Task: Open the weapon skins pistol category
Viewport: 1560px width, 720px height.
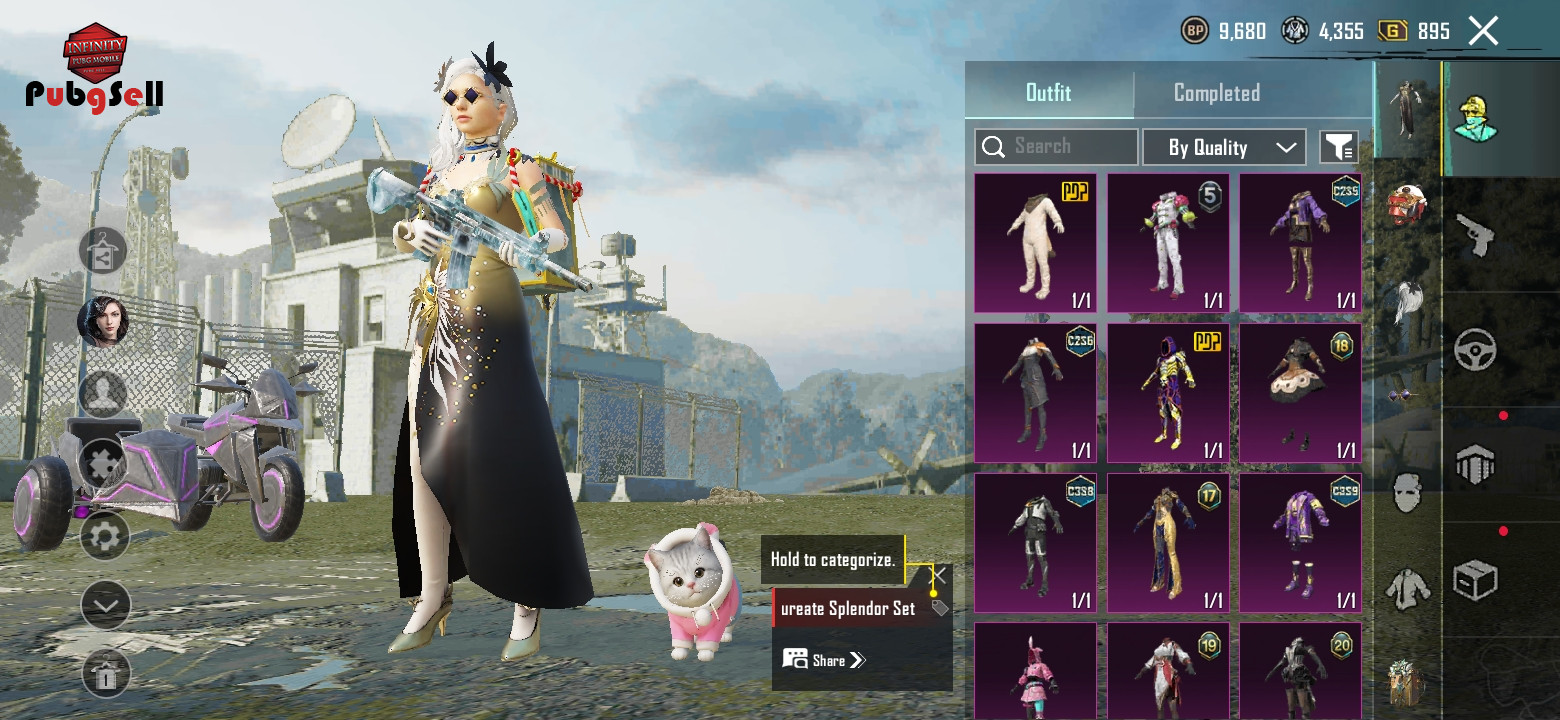Action: tap(1475, 235)
